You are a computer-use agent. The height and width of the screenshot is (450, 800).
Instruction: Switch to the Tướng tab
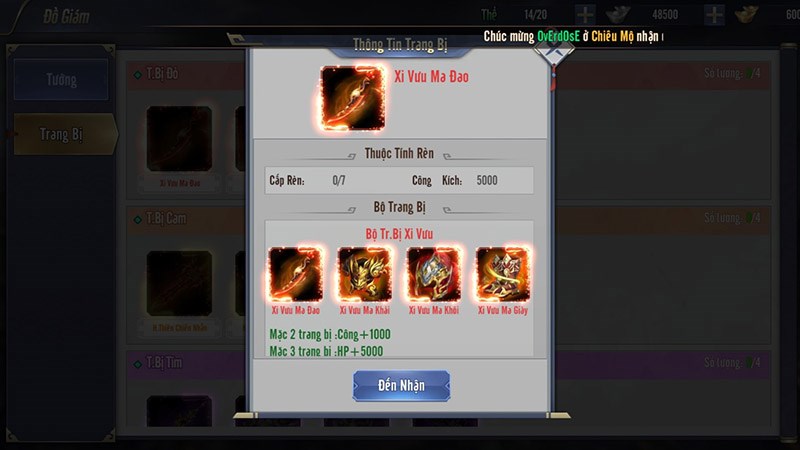click(x=60, y=80)
